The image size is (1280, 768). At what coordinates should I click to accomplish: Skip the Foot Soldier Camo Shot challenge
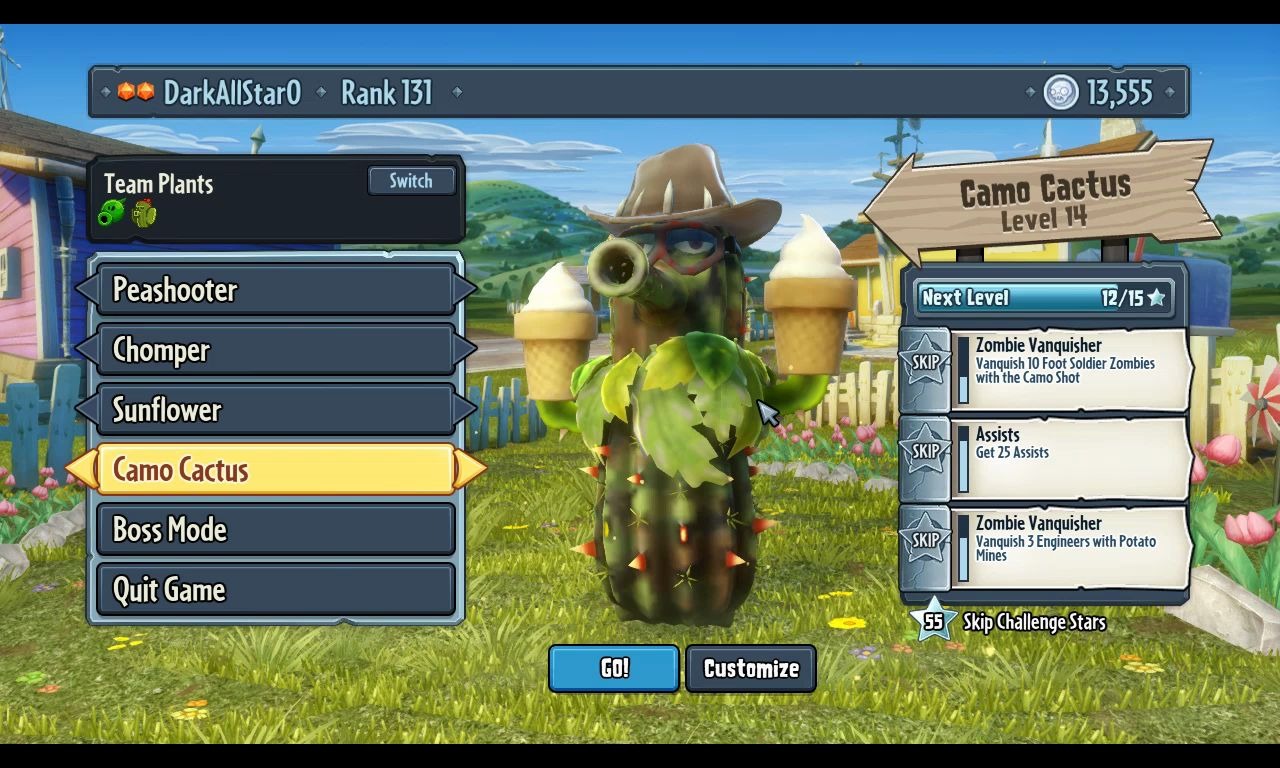click(925, 362)
